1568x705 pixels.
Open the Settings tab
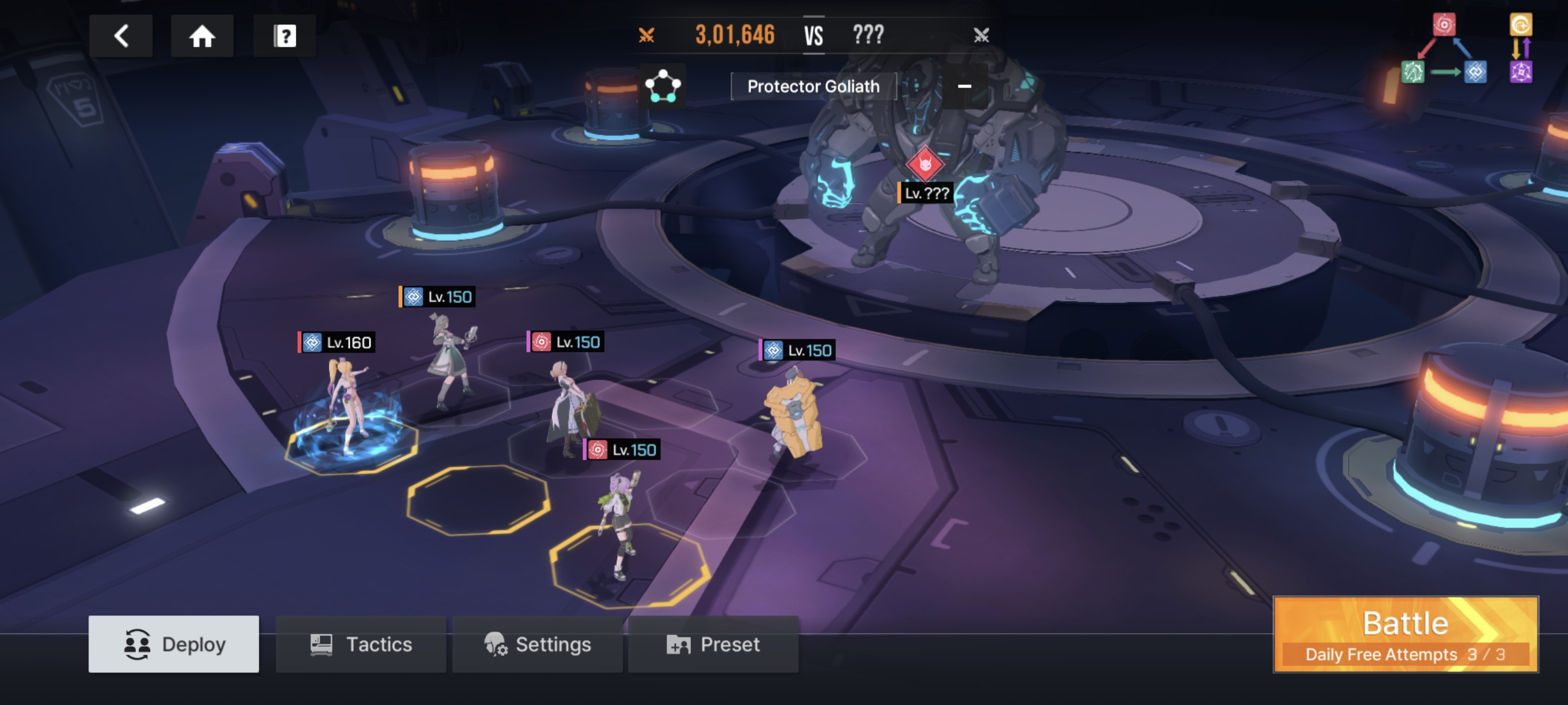tap(538, 644)
